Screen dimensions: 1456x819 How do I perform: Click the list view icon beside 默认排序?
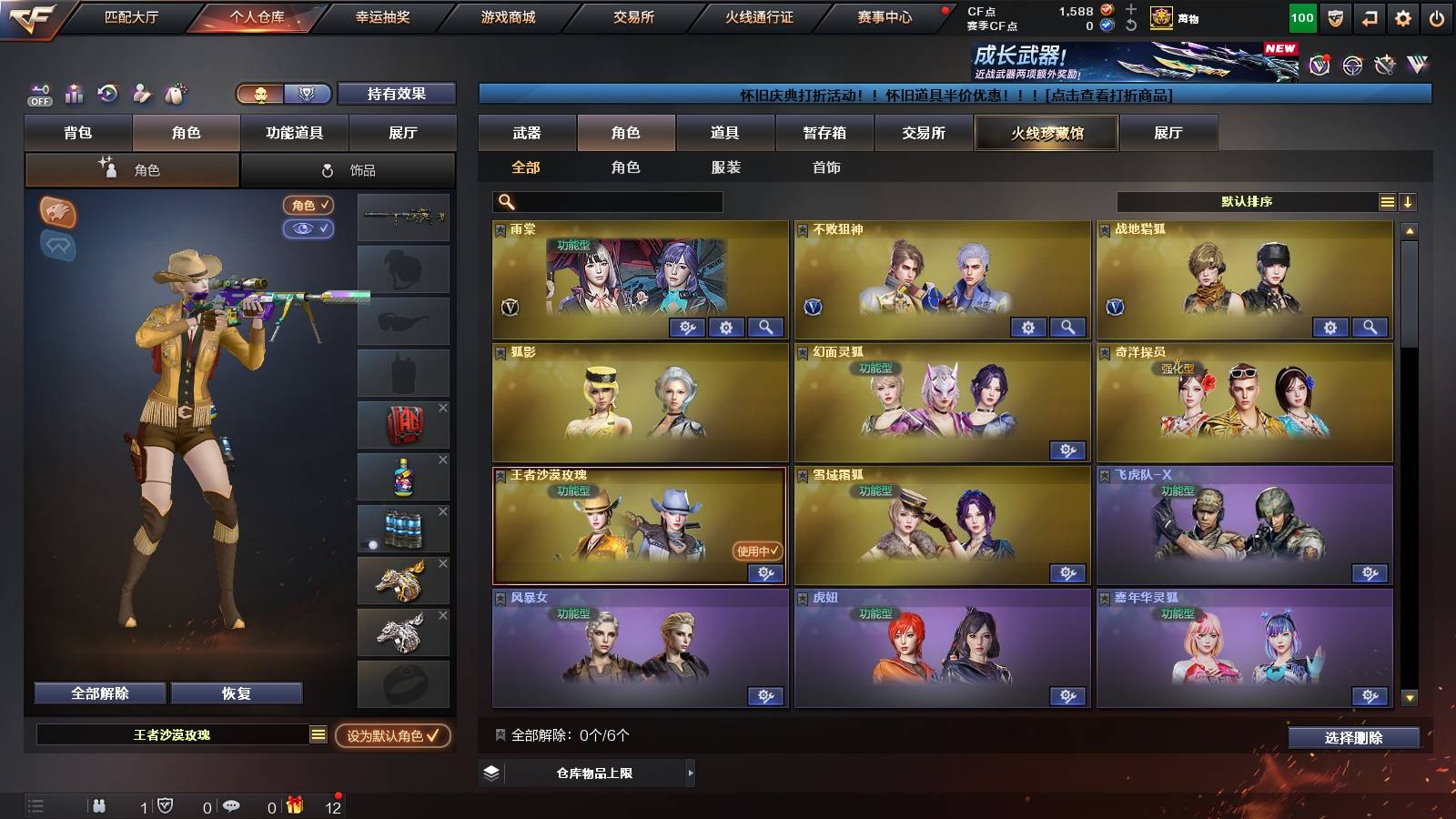[x=1388, y=202]
